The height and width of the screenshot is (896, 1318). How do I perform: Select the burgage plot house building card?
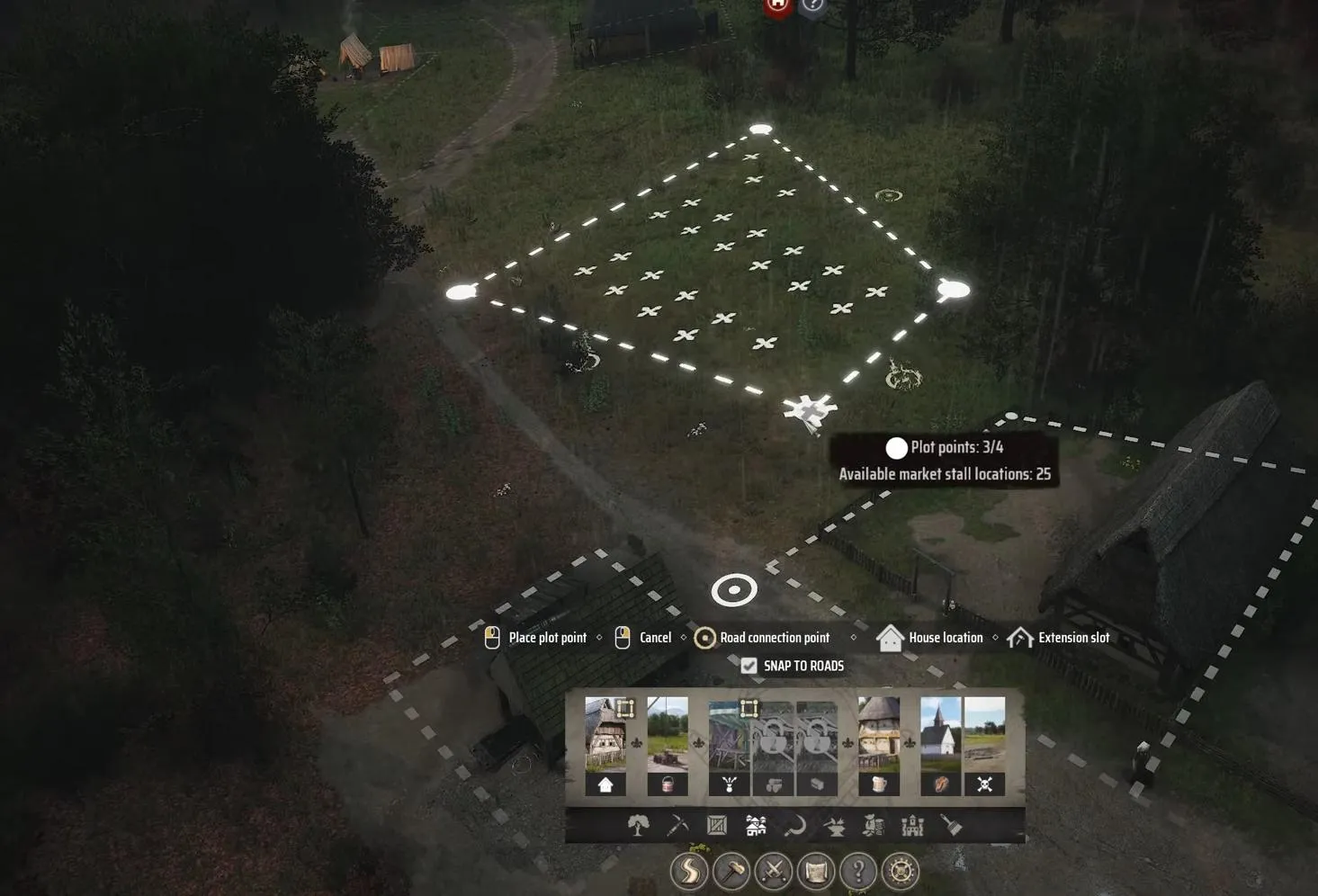(x=605, y=745)
